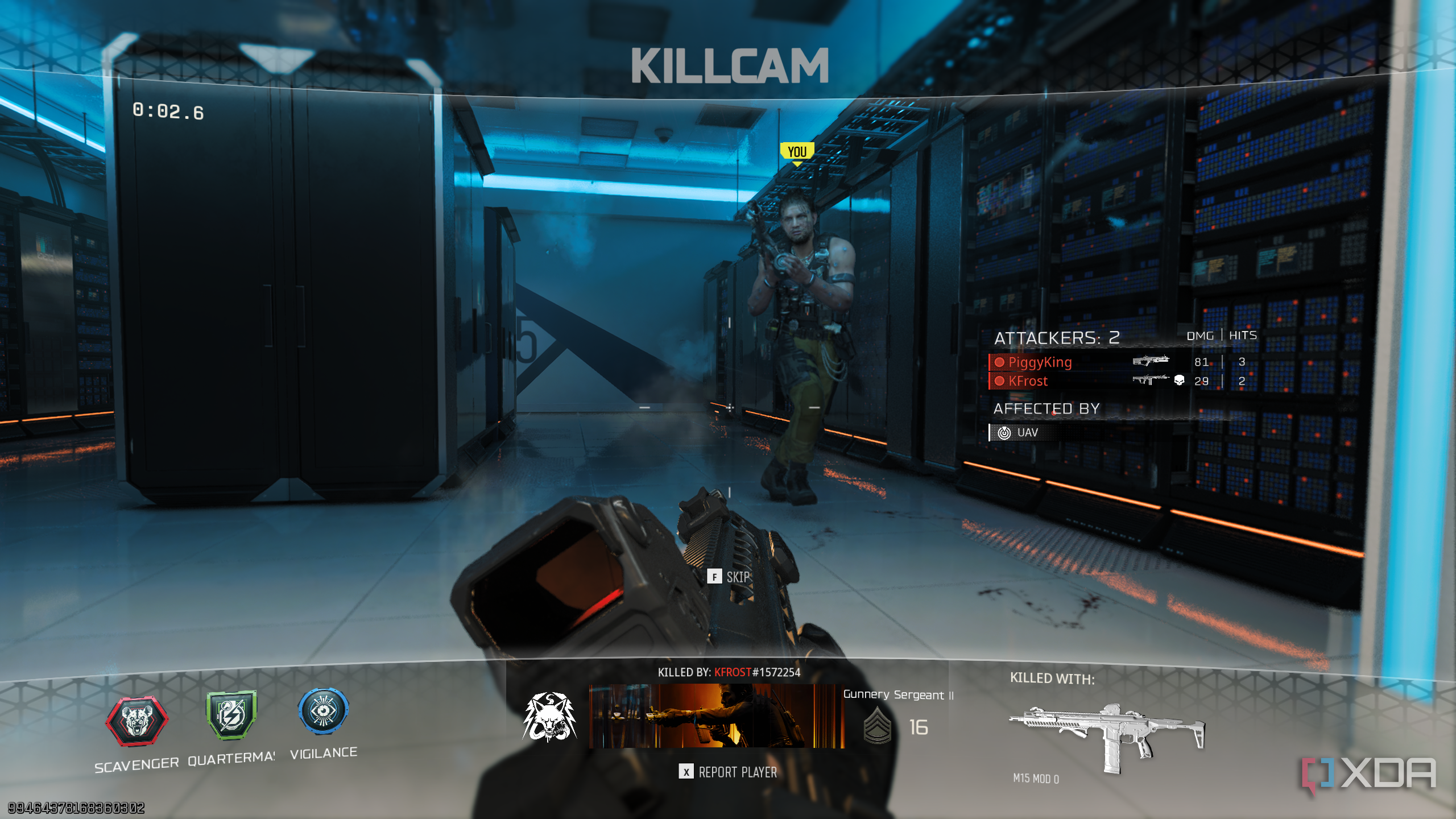Click the white wolf emblem
Image resolution: width=1456 pixels, height=819 pixels.
point(549,717)
